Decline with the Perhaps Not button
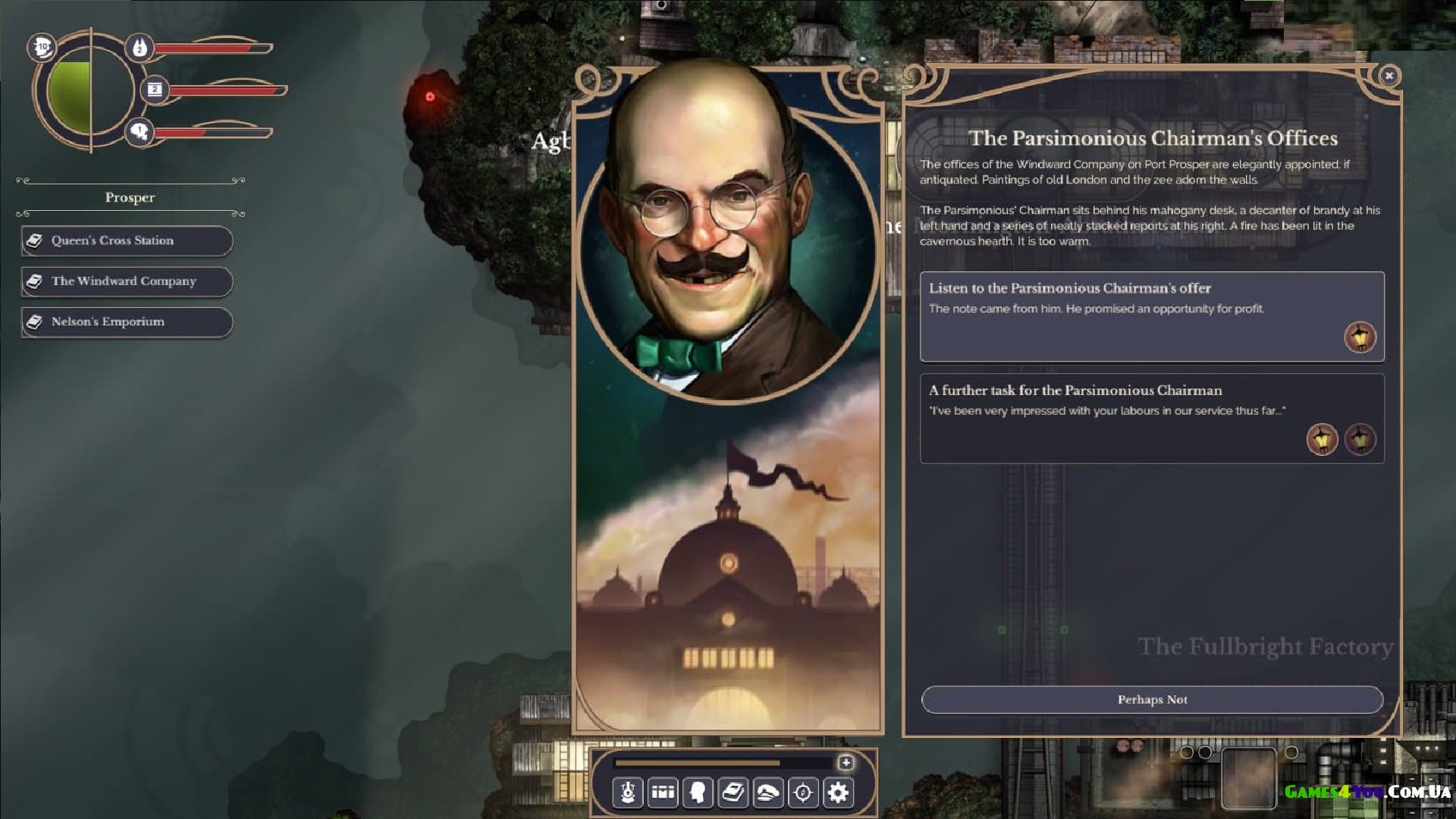The height and width of the screenshot is (819, 1456). coord(1151,699)
